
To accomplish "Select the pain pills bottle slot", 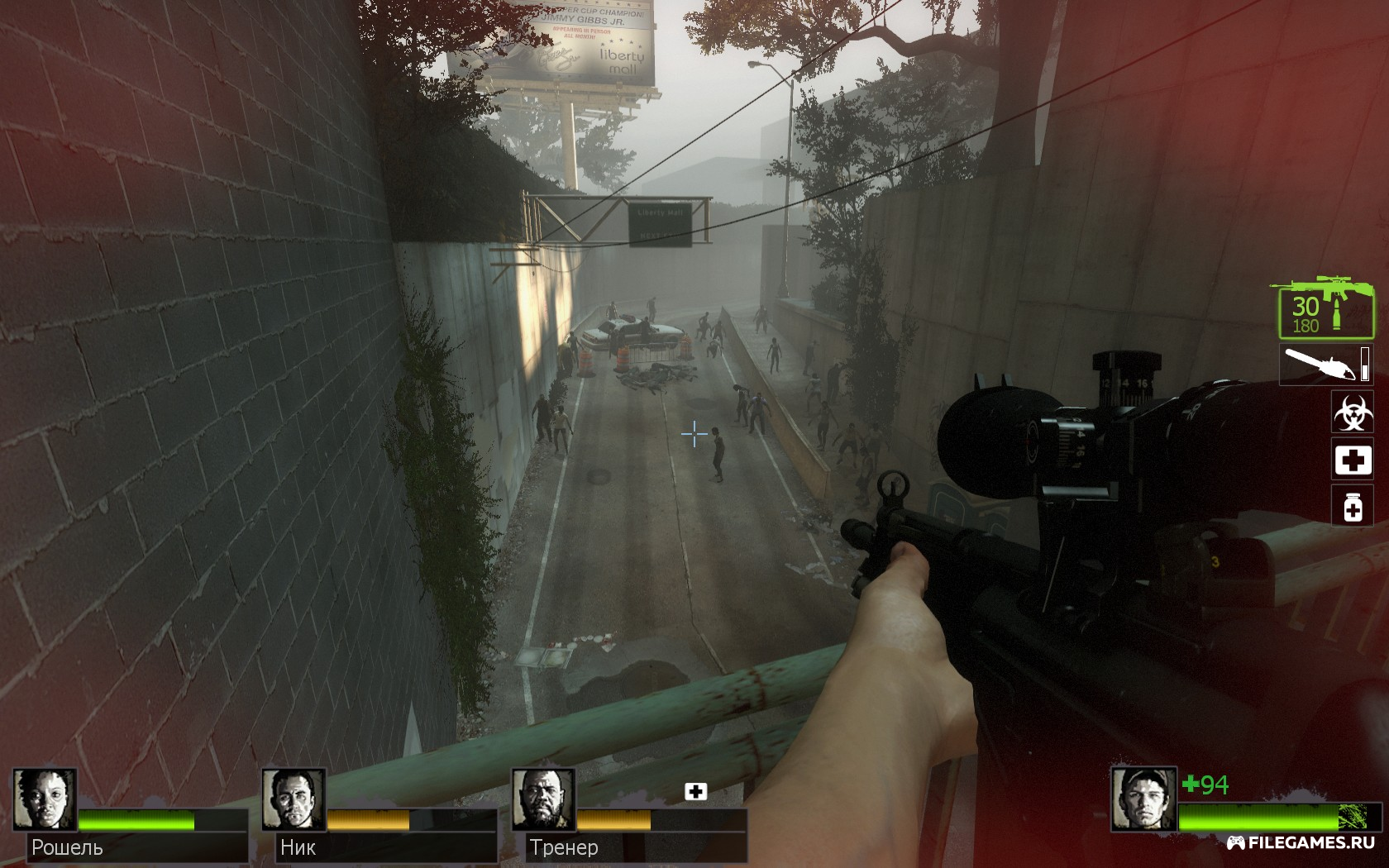I will 1352,506.
